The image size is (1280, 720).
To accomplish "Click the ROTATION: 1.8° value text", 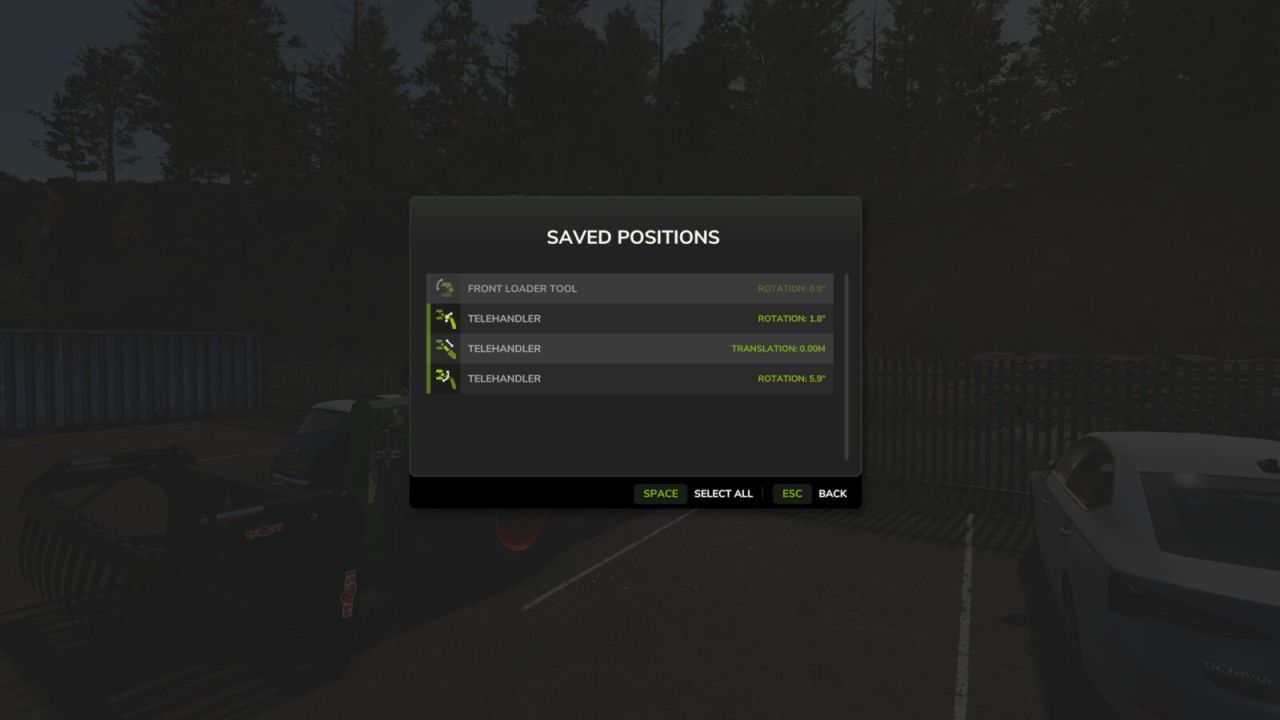I will tap(789, 318).
